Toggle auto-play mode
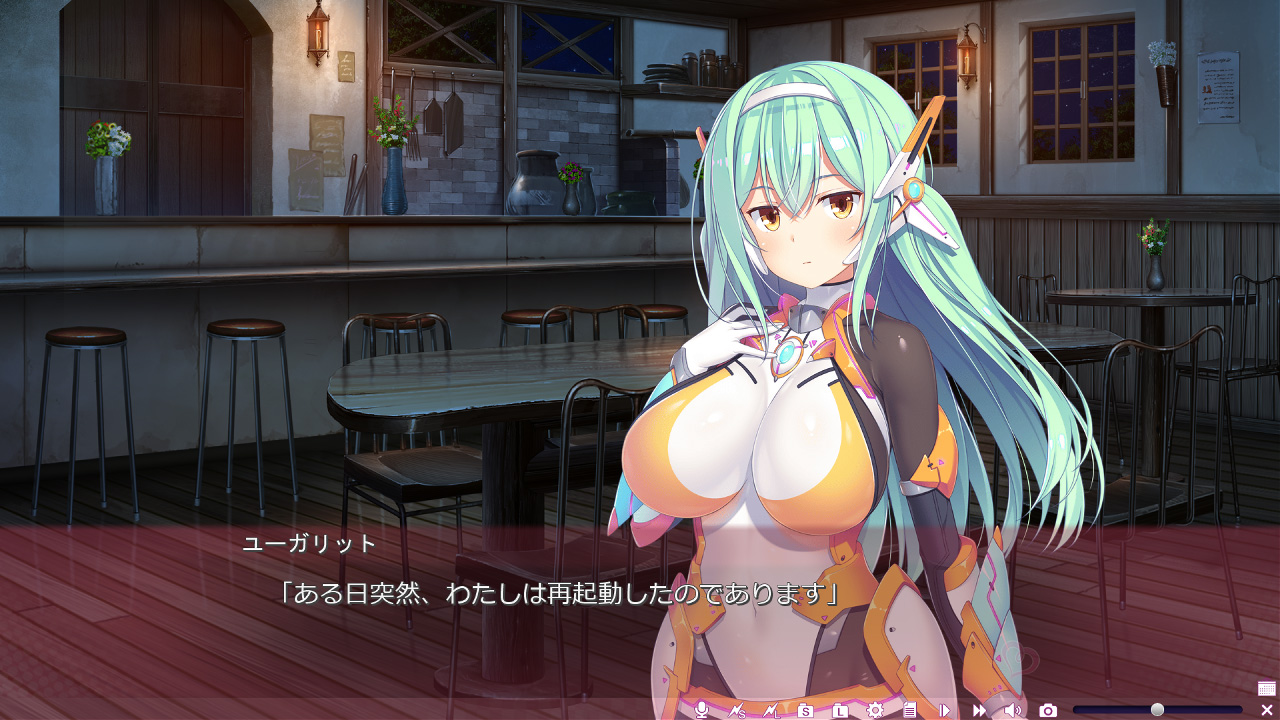Viewport: 1280px width, 720px height. pos(944,710)
